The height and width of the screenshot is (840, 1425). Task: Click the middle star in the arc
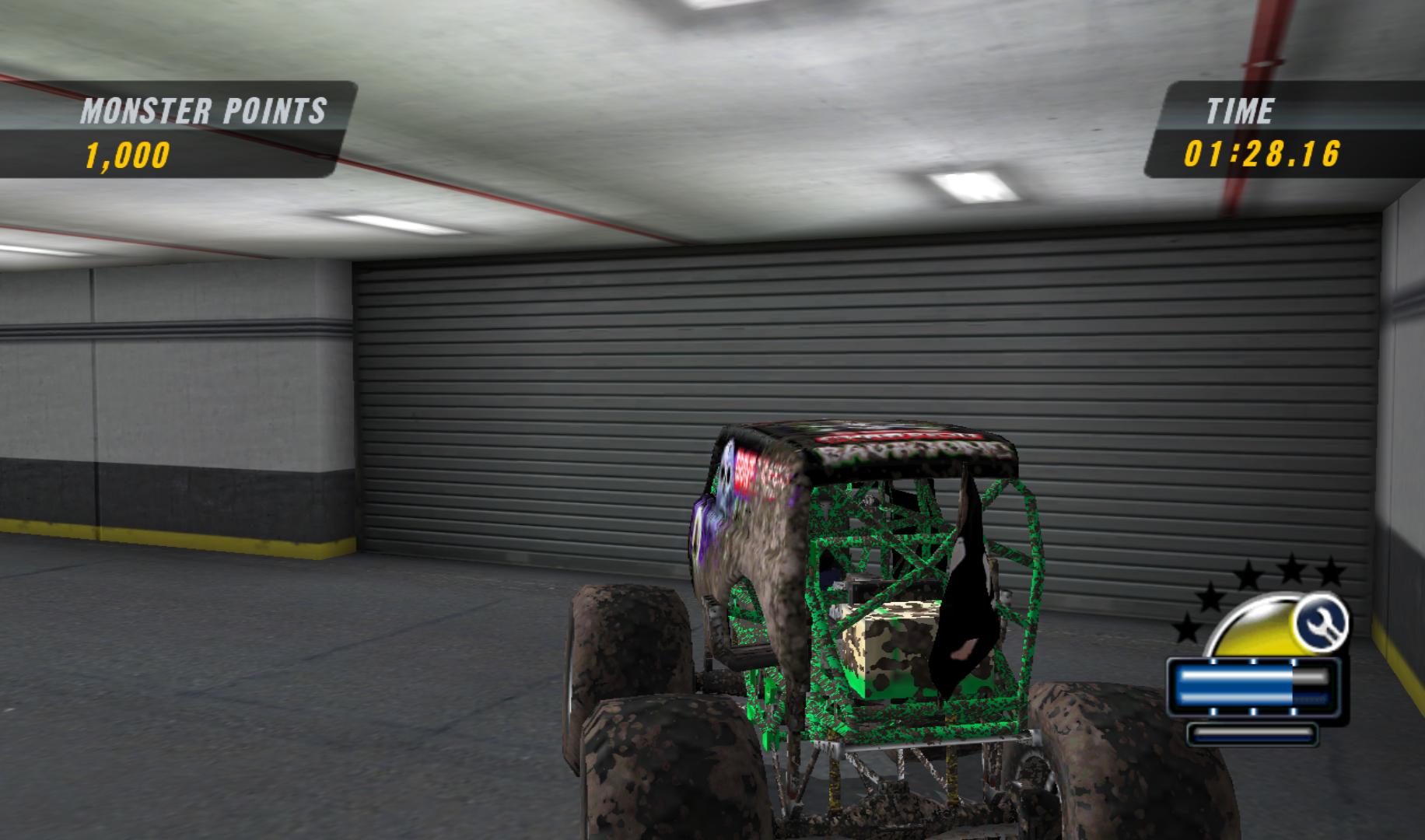[x=1248, y=574]
